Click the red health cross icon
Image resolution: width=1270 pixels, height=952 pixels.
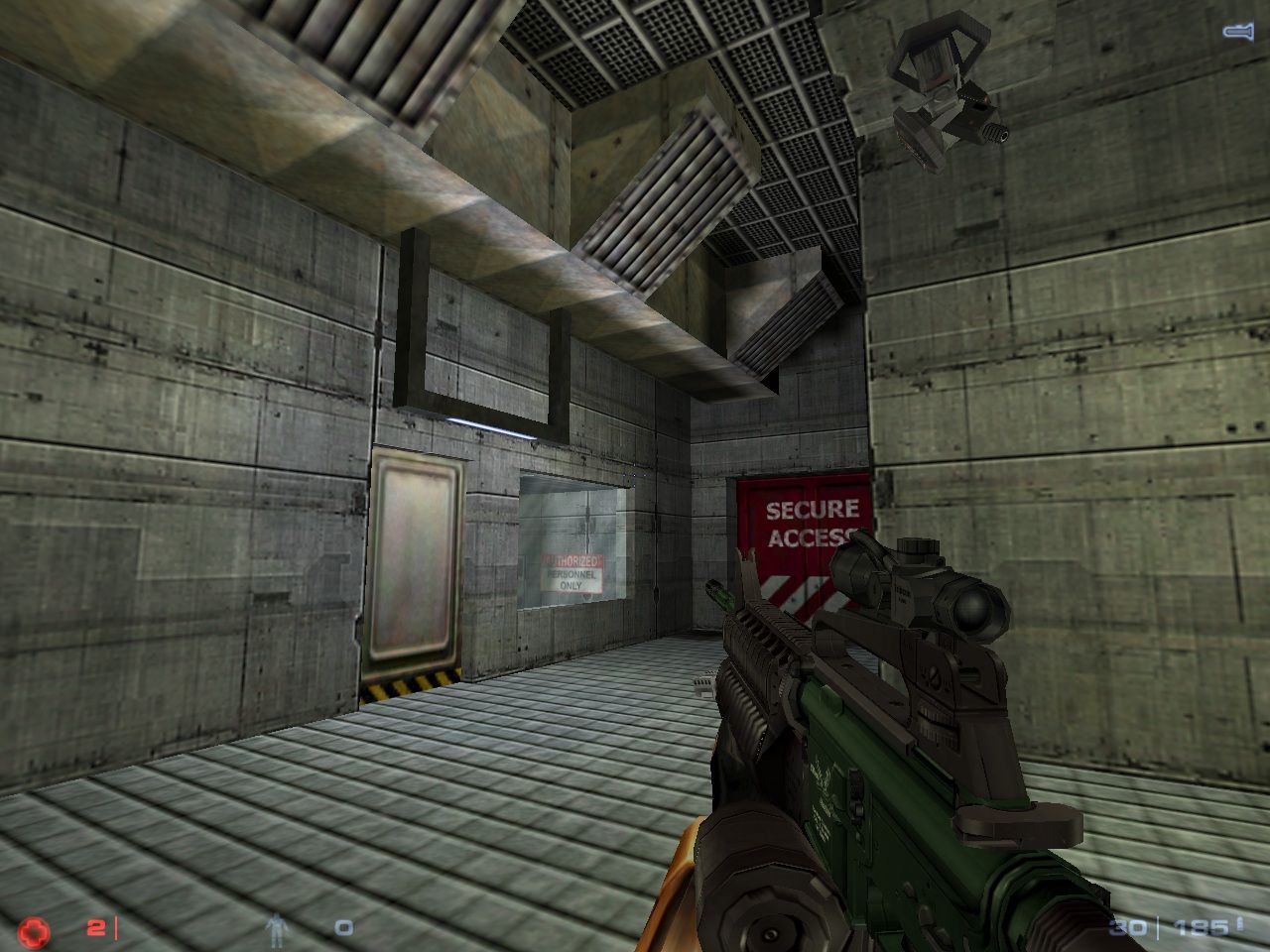pyautogui.click(x=33, y=930)
